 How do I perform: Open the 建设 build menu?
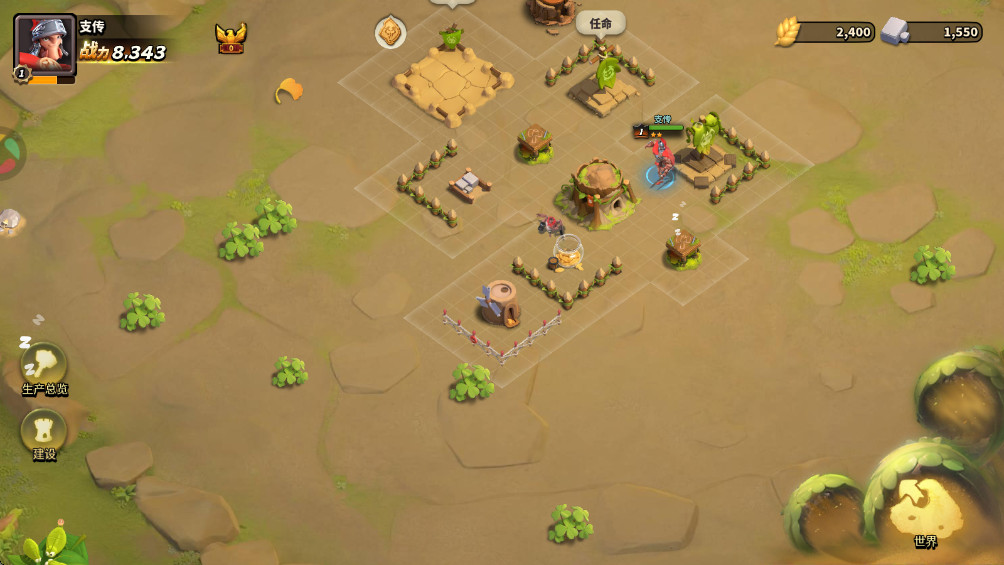click(x=44, y=432)
